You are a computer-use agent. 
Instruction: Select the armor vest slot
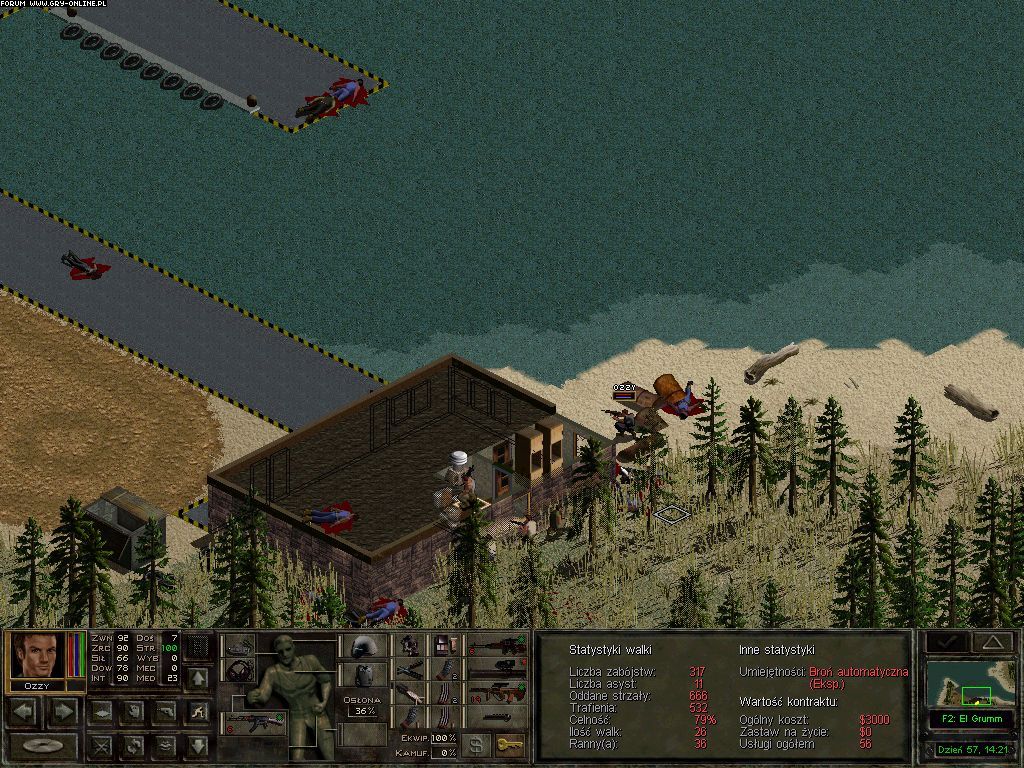364,676
